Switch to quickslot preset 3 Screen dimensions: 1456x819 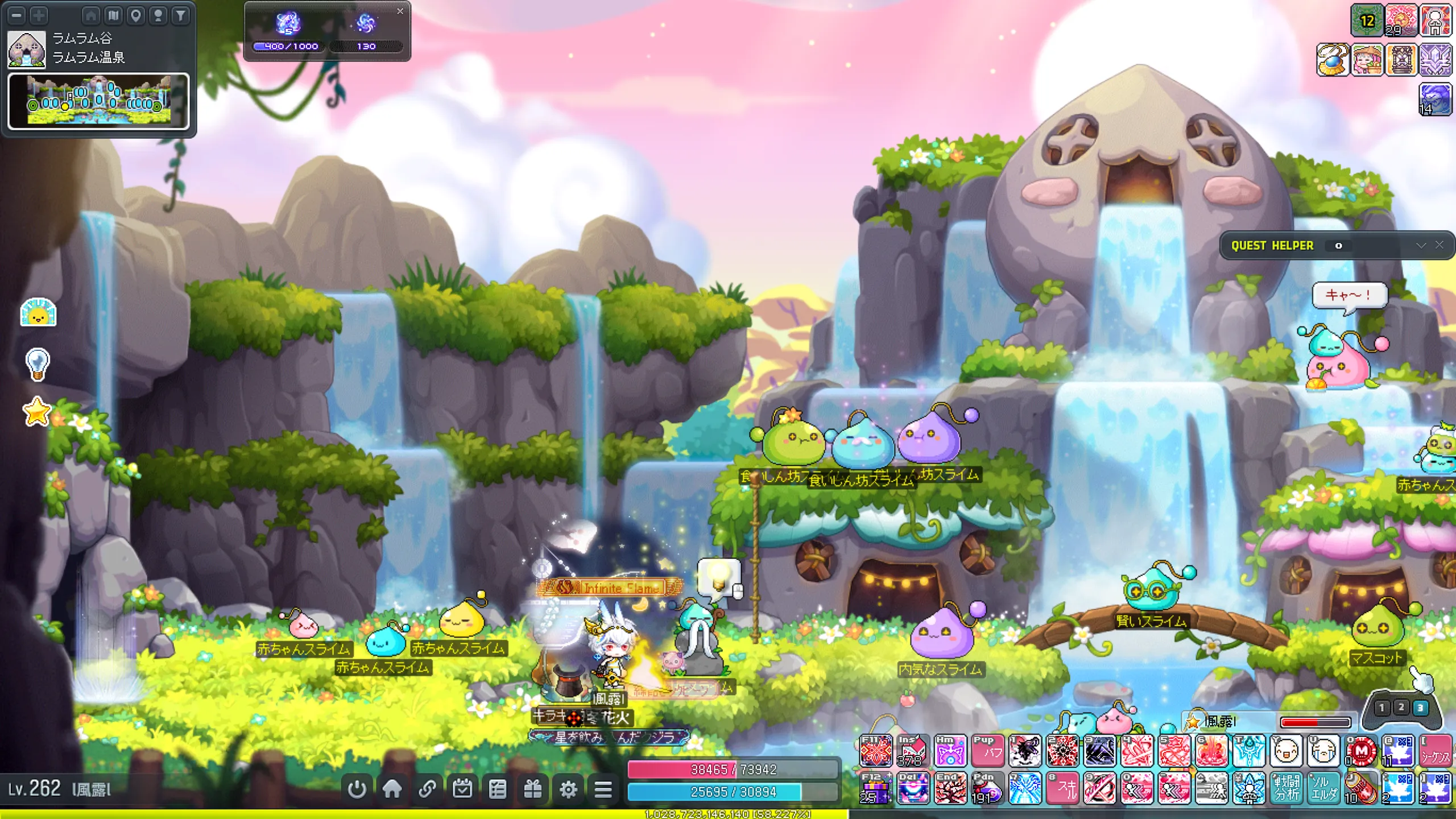tap(1421, 708)
